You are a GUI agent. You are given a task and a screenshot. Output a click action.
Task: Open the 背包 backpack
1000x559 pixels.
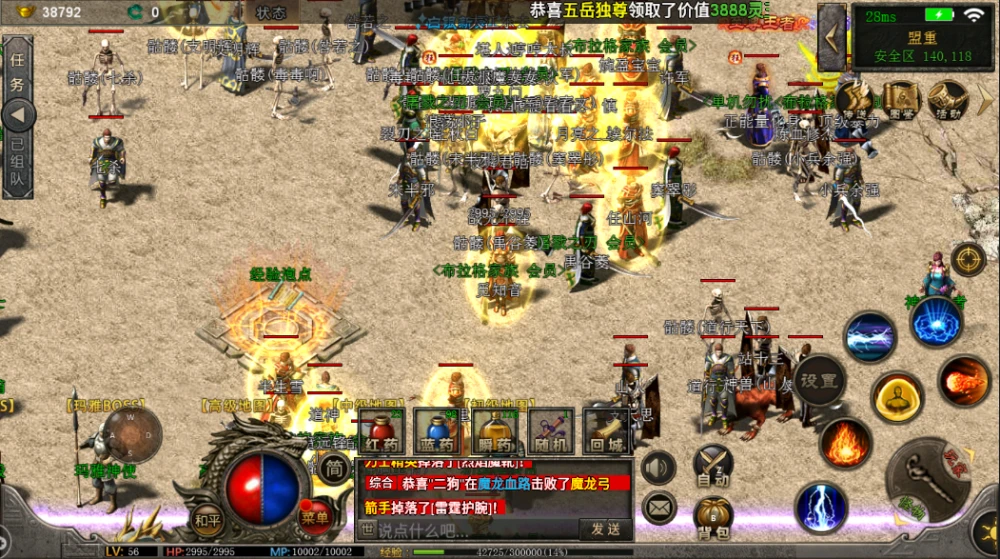[712, 517]
